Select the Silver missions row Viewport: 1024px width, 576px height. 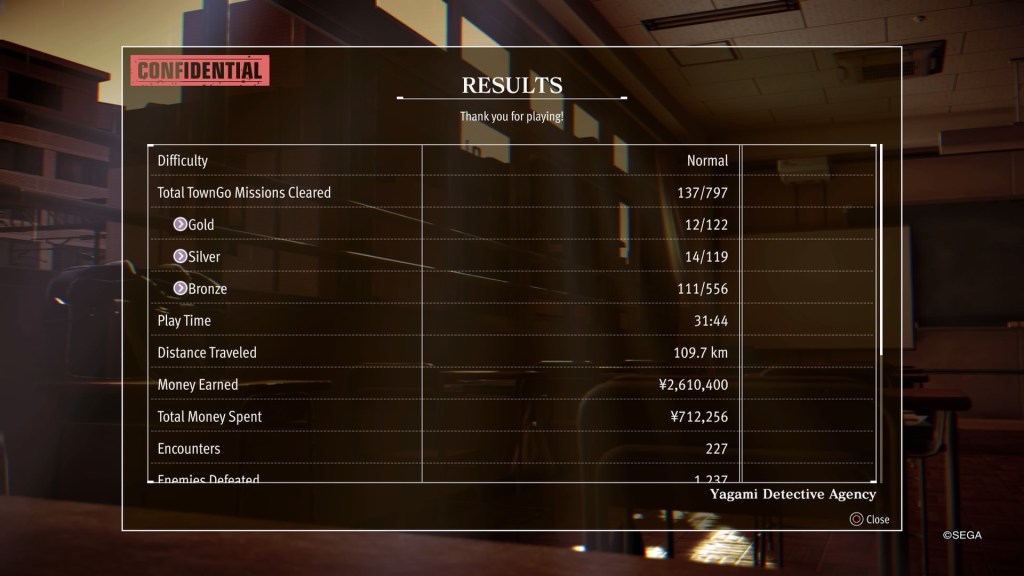coord(440,257)
